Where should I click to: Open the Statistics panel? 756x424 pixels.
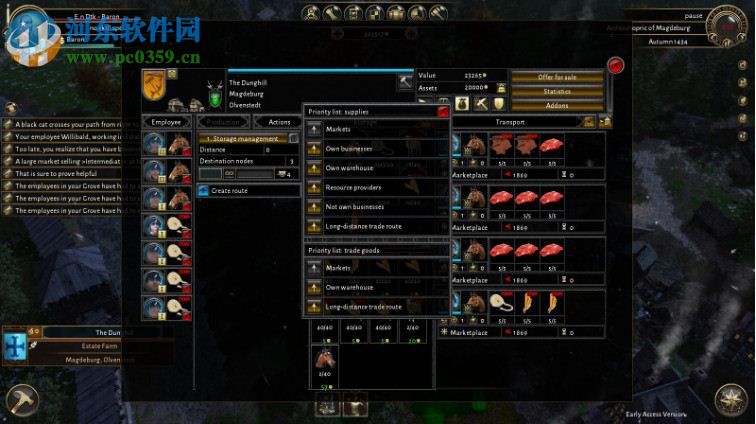[558, 91]
